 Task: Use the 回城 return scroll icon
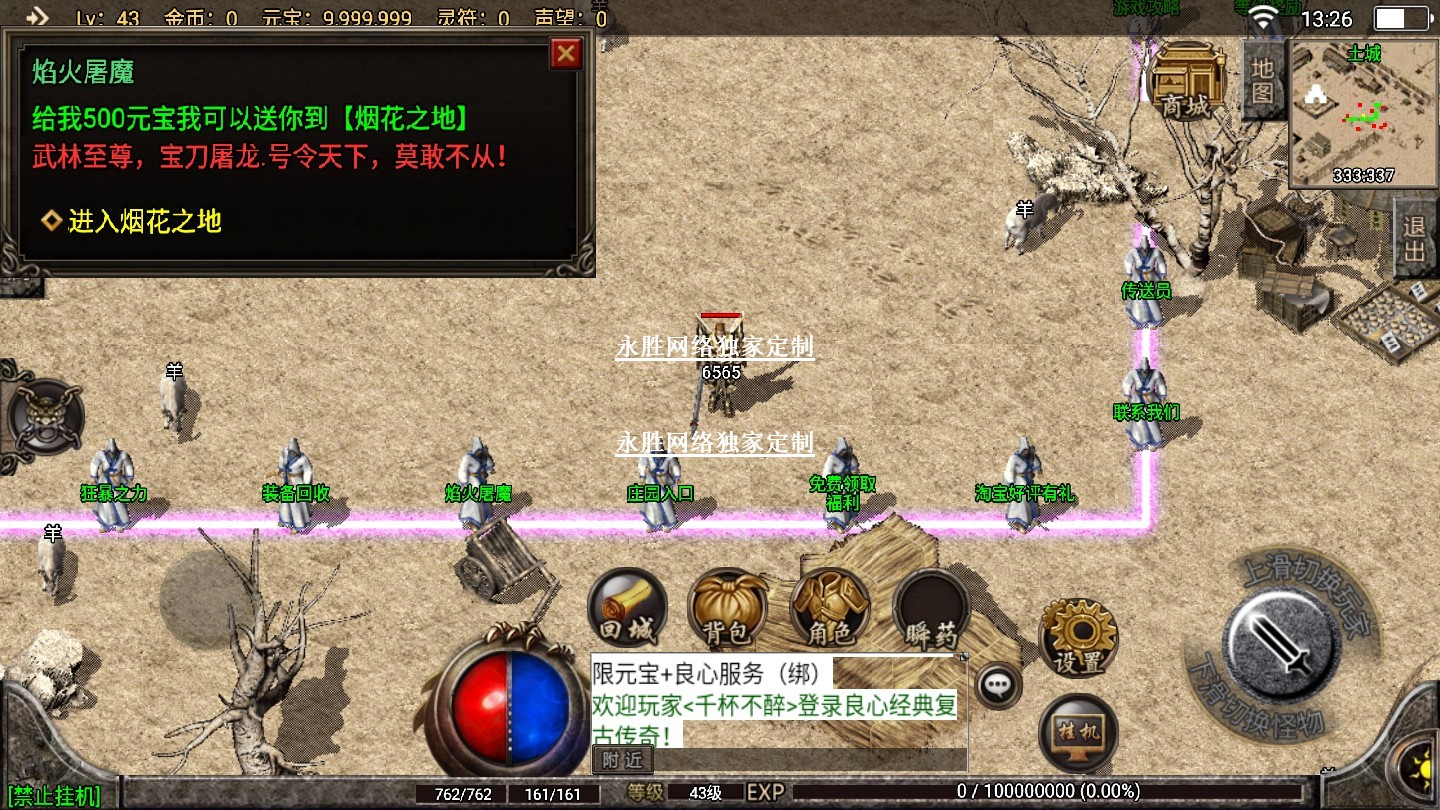[x=627, y=609]
